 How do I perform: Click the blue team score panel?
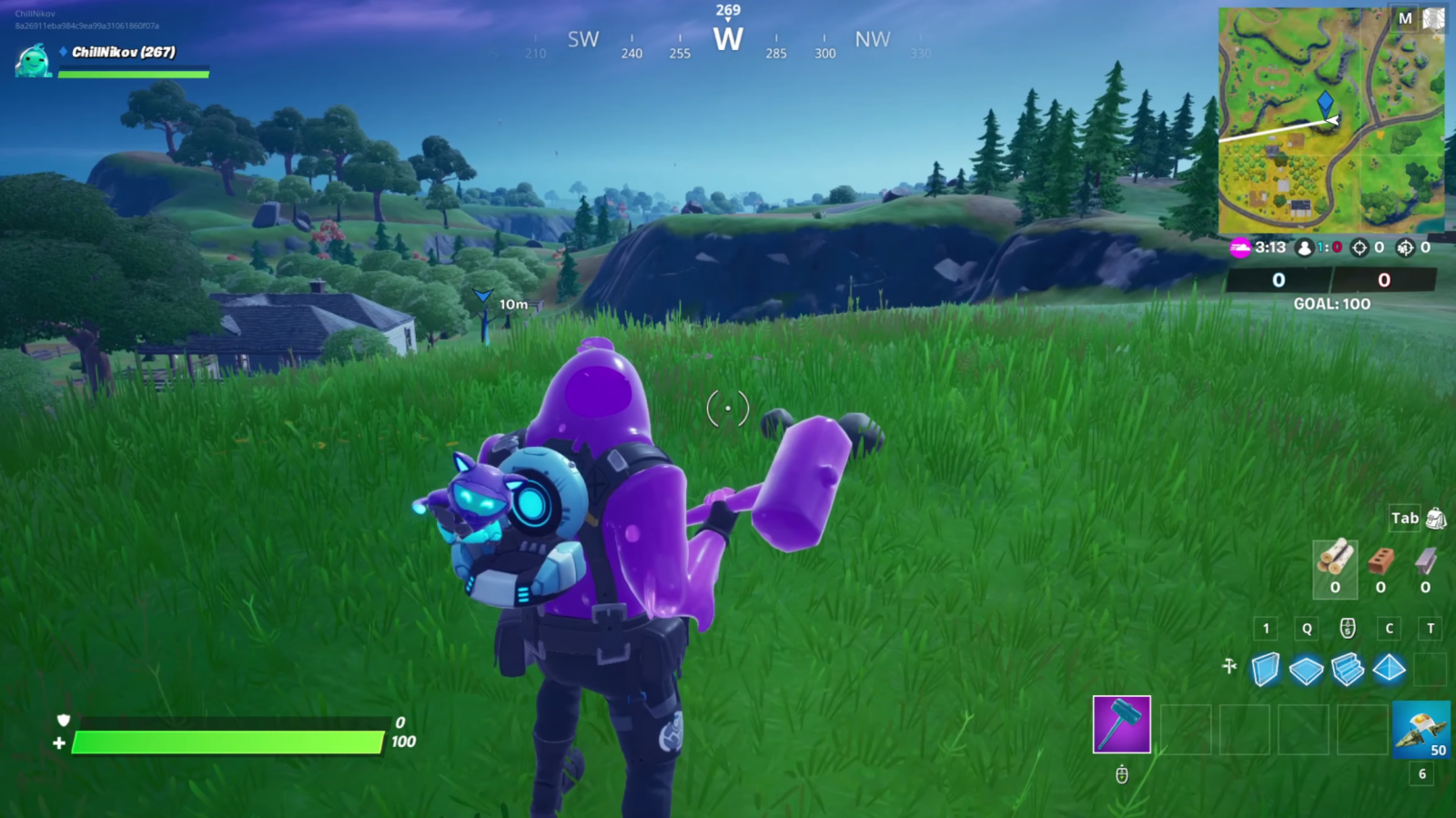click(x=1279, y=280)
